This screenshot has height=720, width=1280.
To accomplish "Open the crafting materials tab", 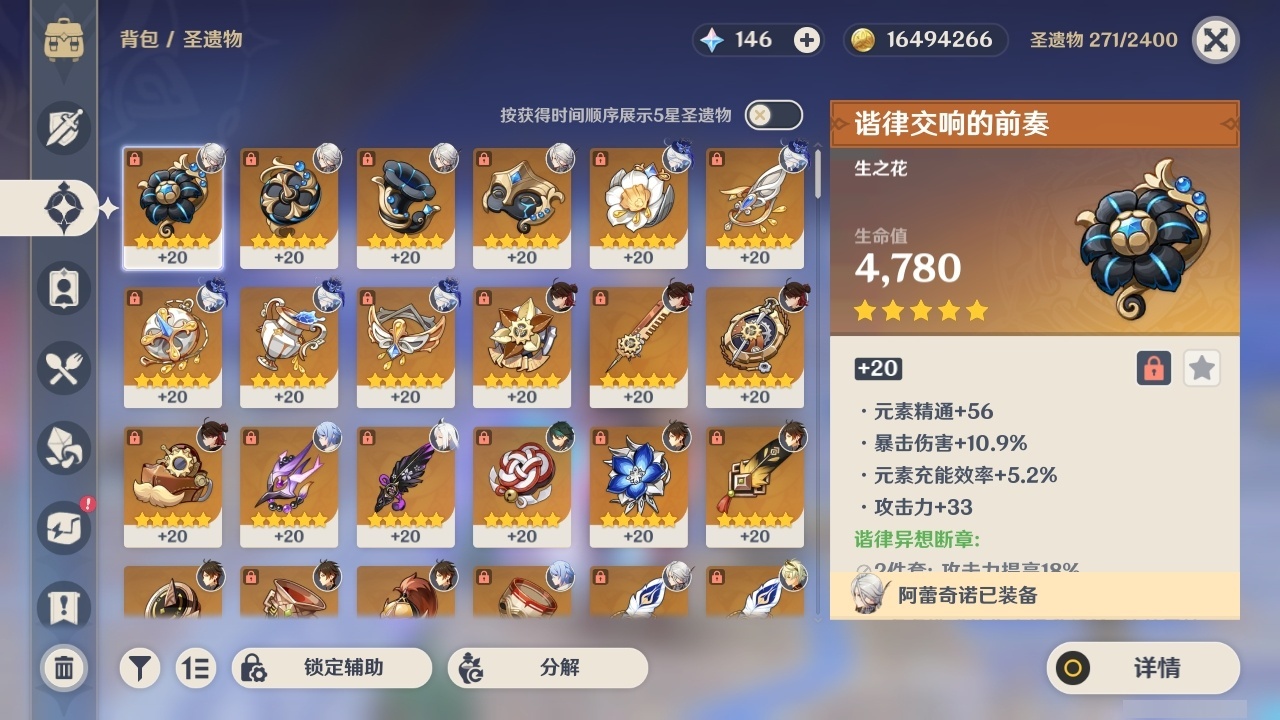I will (64, 447).
